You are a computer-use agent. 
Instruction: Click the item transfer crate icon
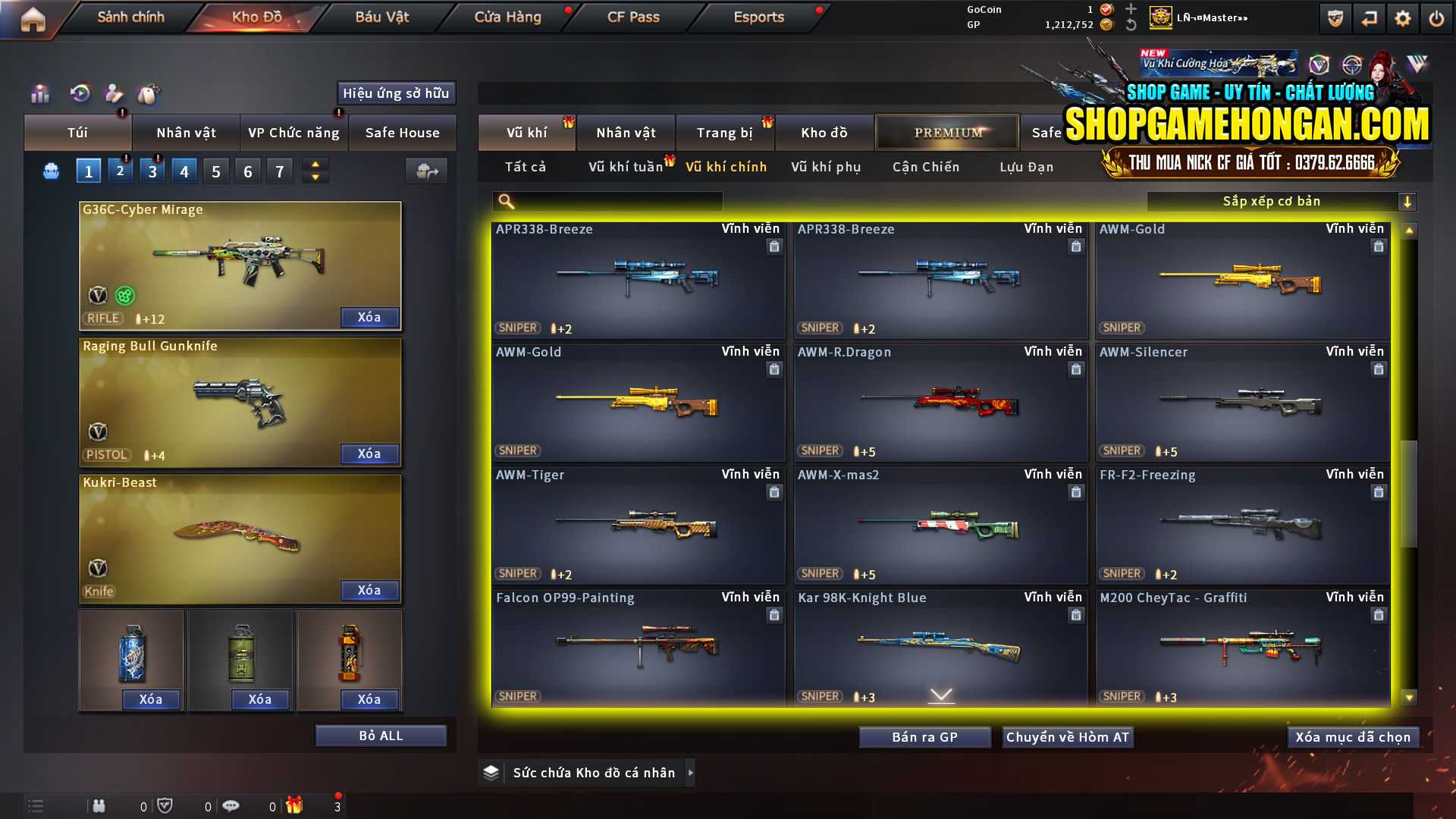pos(426,171)
